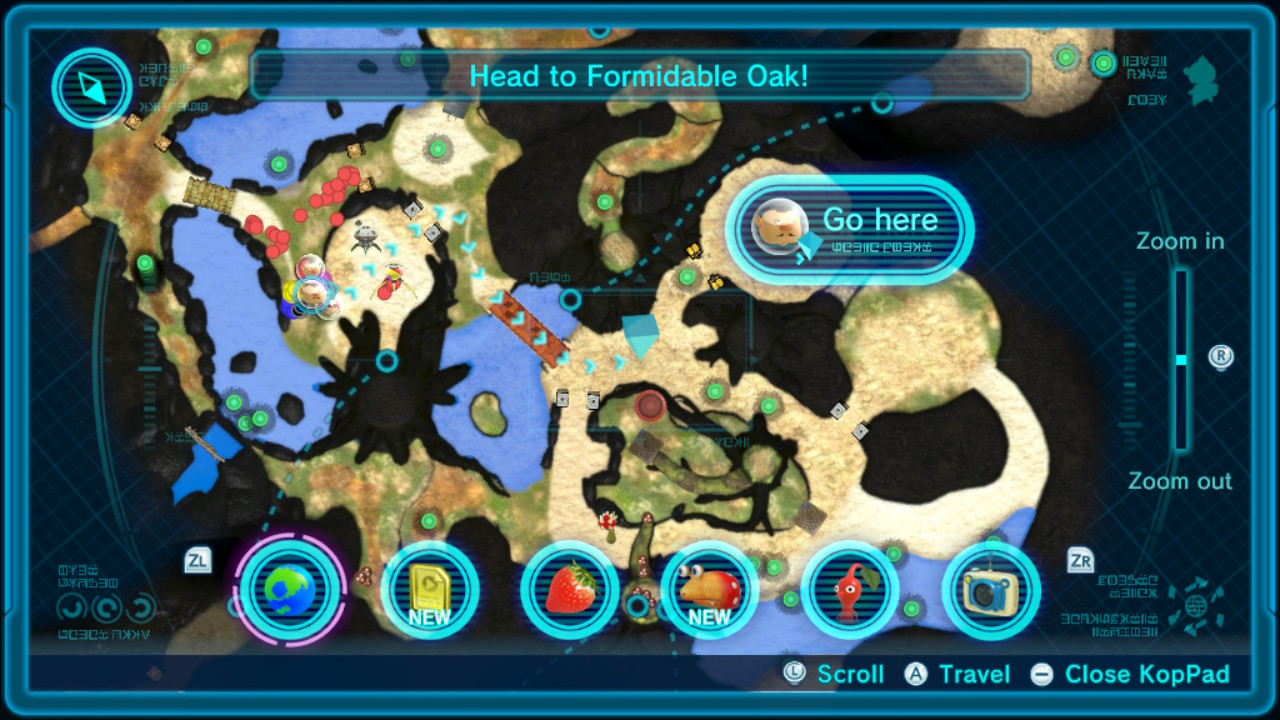
Task: Click the compass arrow icon
Action: tap(92, 88)
